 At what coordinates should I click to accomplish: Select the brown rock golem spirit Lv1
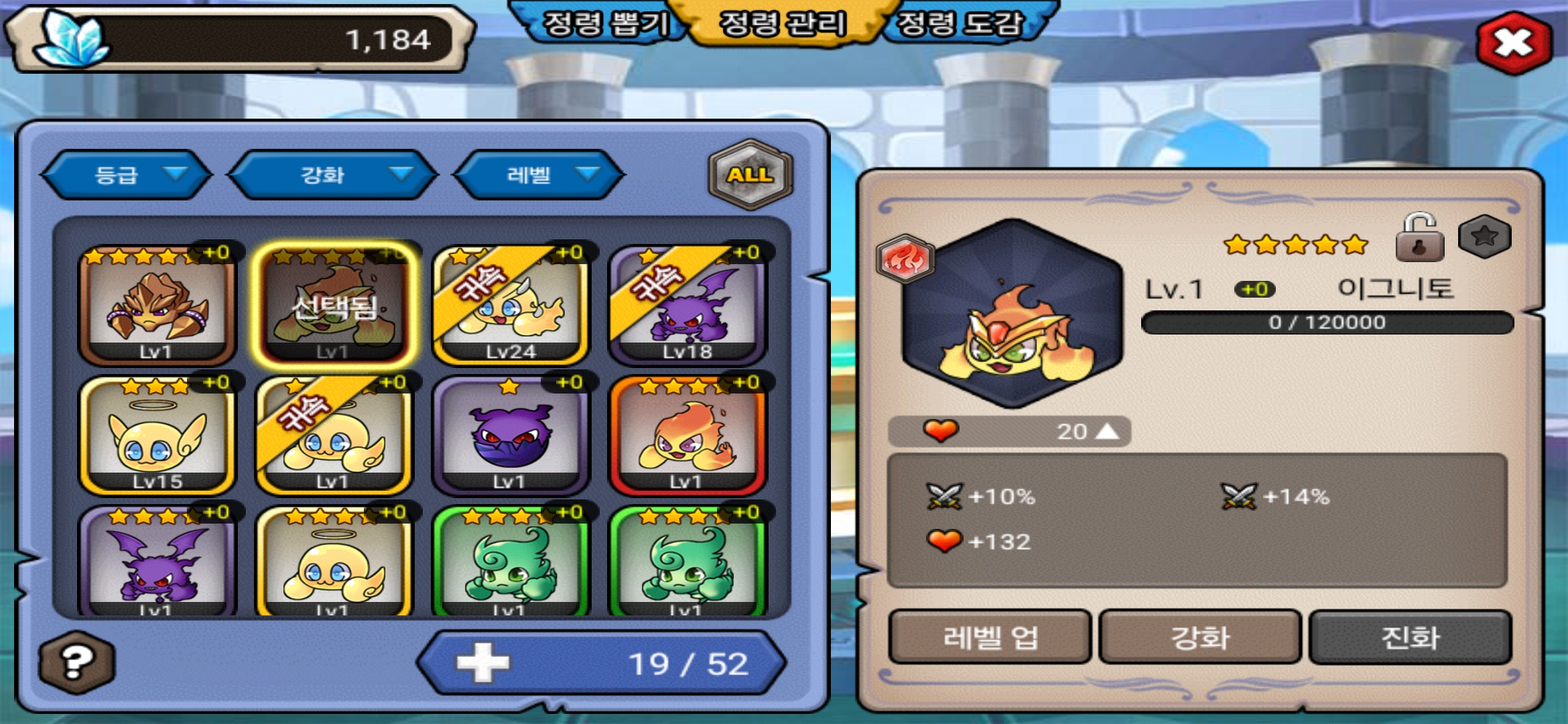coord(157,305)
